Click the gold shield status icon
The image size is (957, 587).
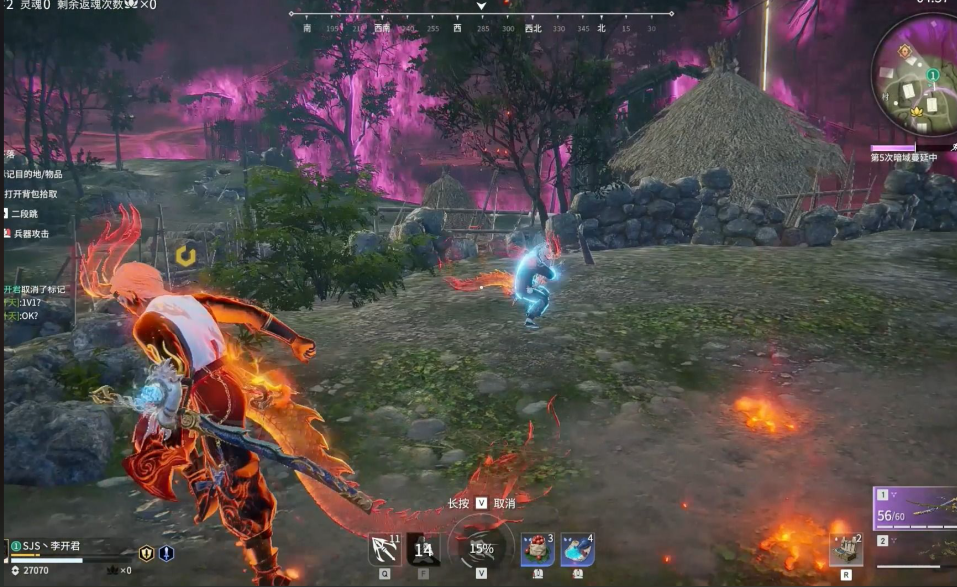pyautogui.click(x=146, y=553)
